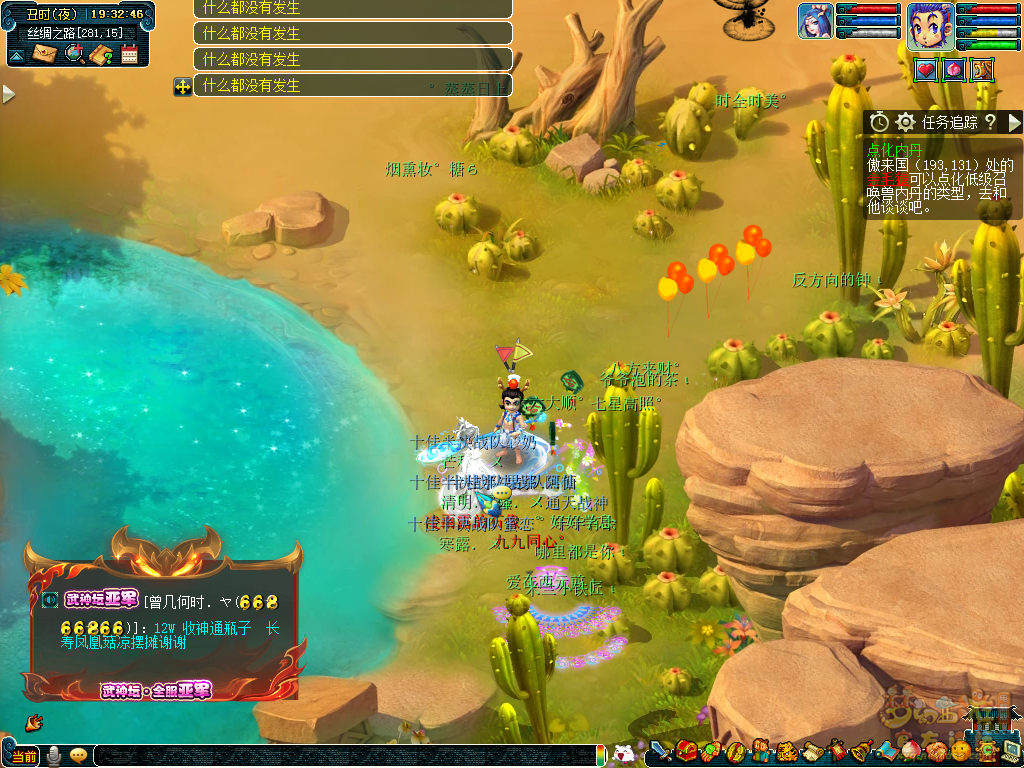Screen dimensions: 1024x768
Task: Open the mail envelope icon
Action: tap(43, 54)
